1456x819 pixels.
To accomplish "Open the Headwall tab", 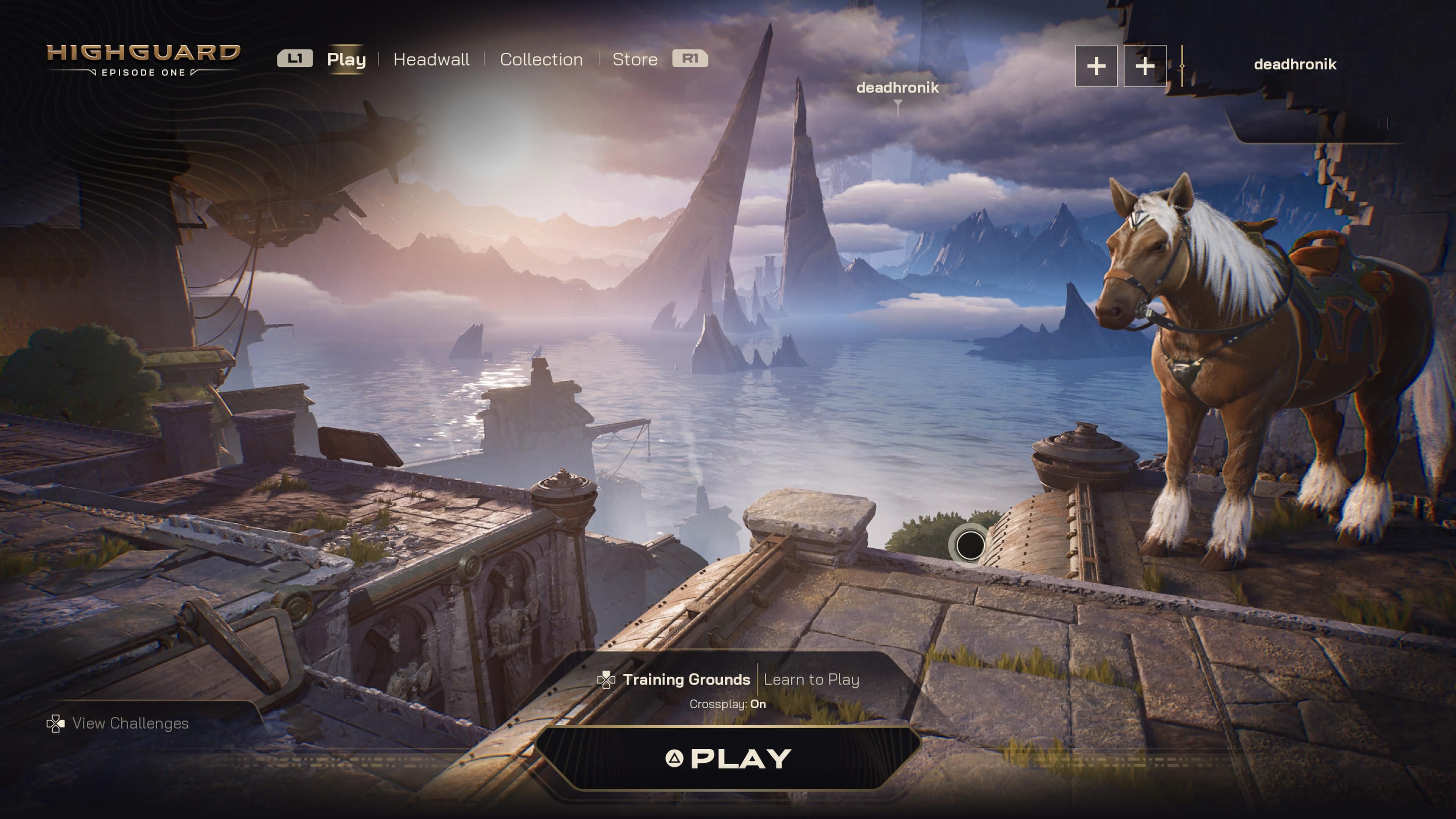I will [x=431, y=60].
